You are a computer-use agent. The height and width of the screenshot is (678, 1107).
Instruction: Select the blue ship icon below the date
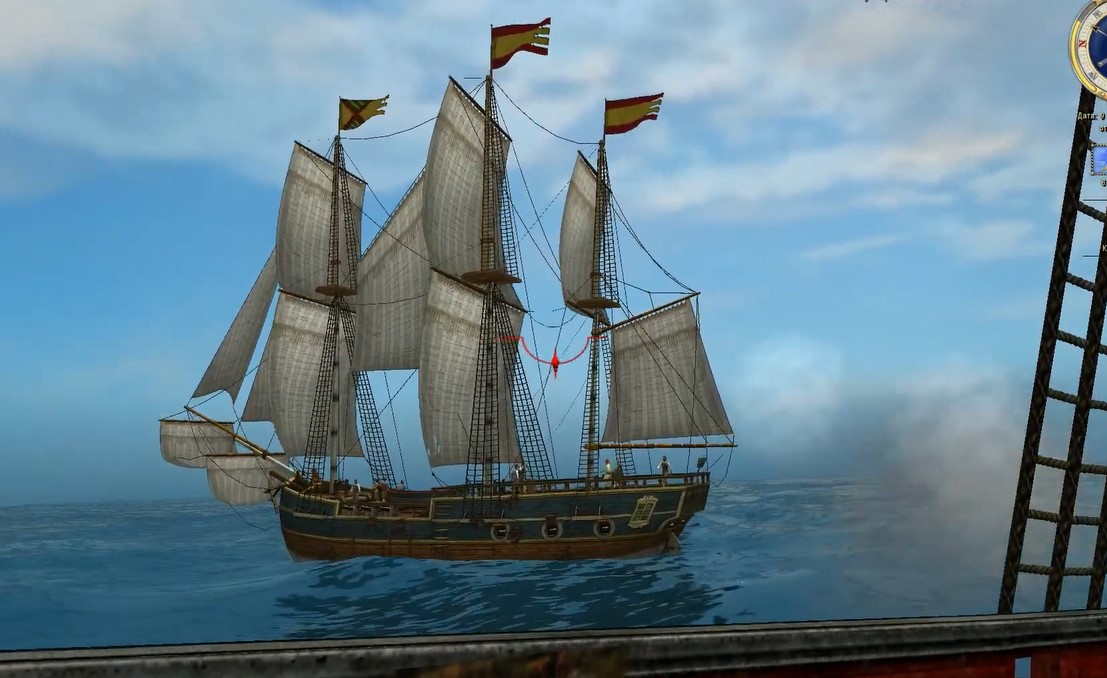(1099, 159)
